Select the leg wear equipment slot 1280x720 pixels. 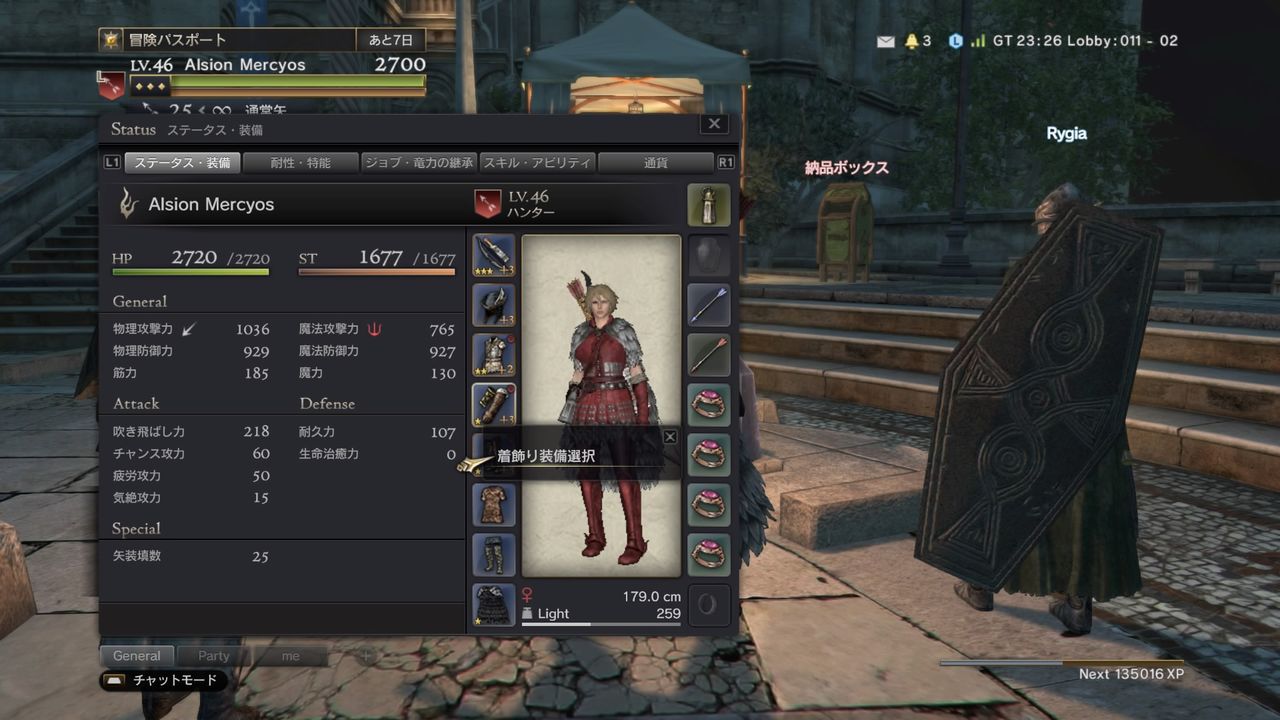pyautogui.click(x=493, y=555)
